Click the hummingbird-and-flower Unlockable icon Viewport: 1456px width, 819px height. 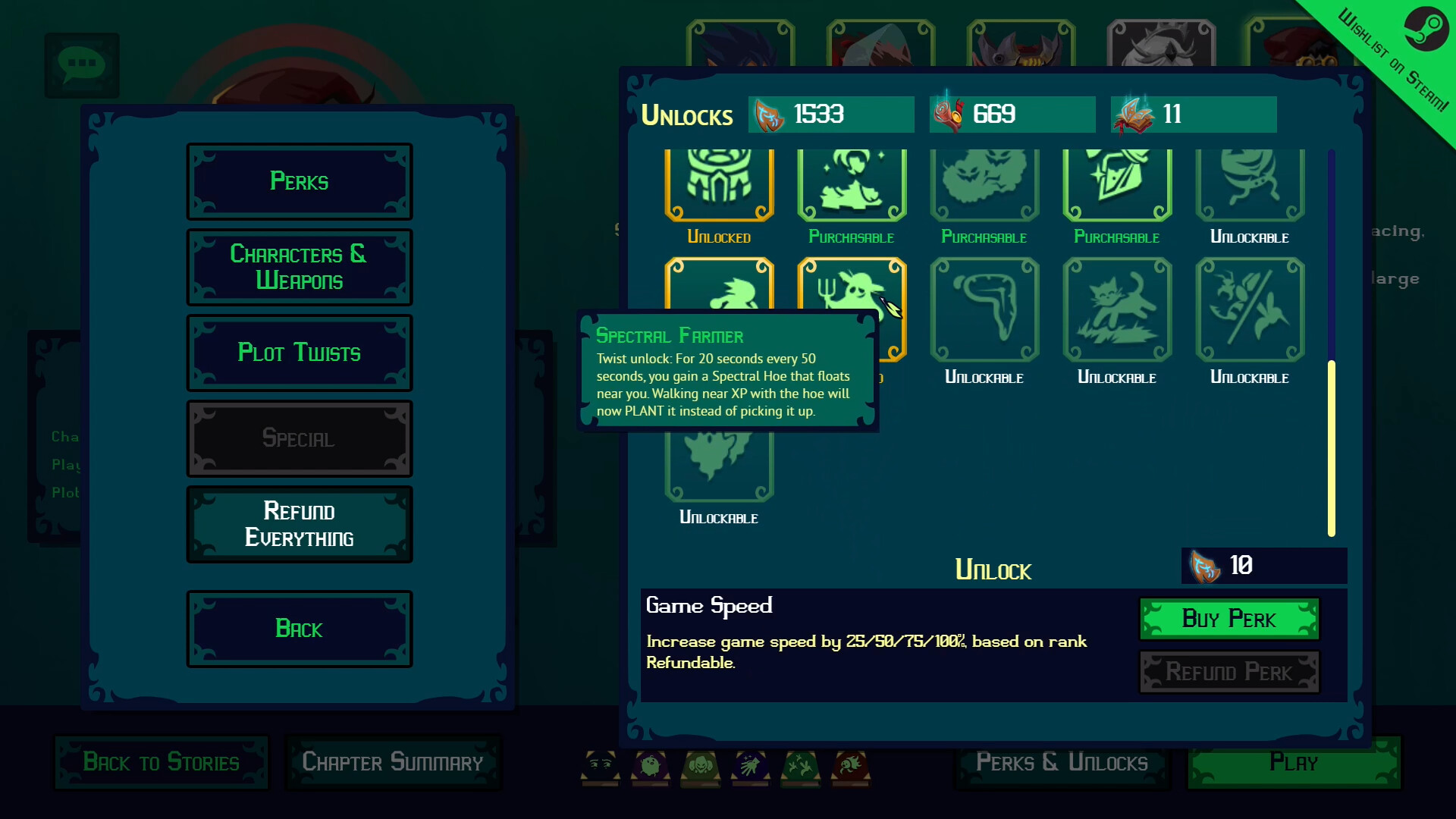tap(1249, 309)
